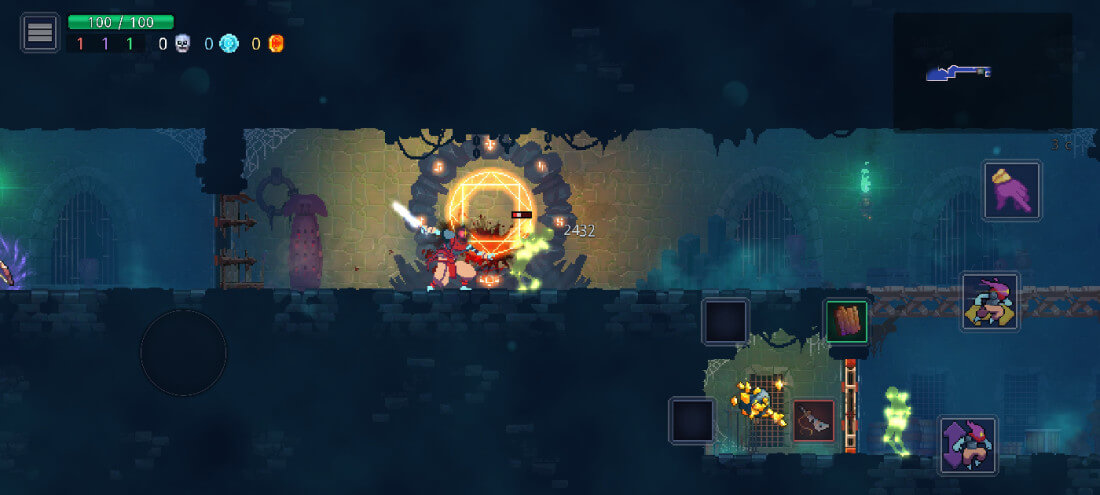Tap the minimap panel
1100x495 pixels.
coord(981,71)
